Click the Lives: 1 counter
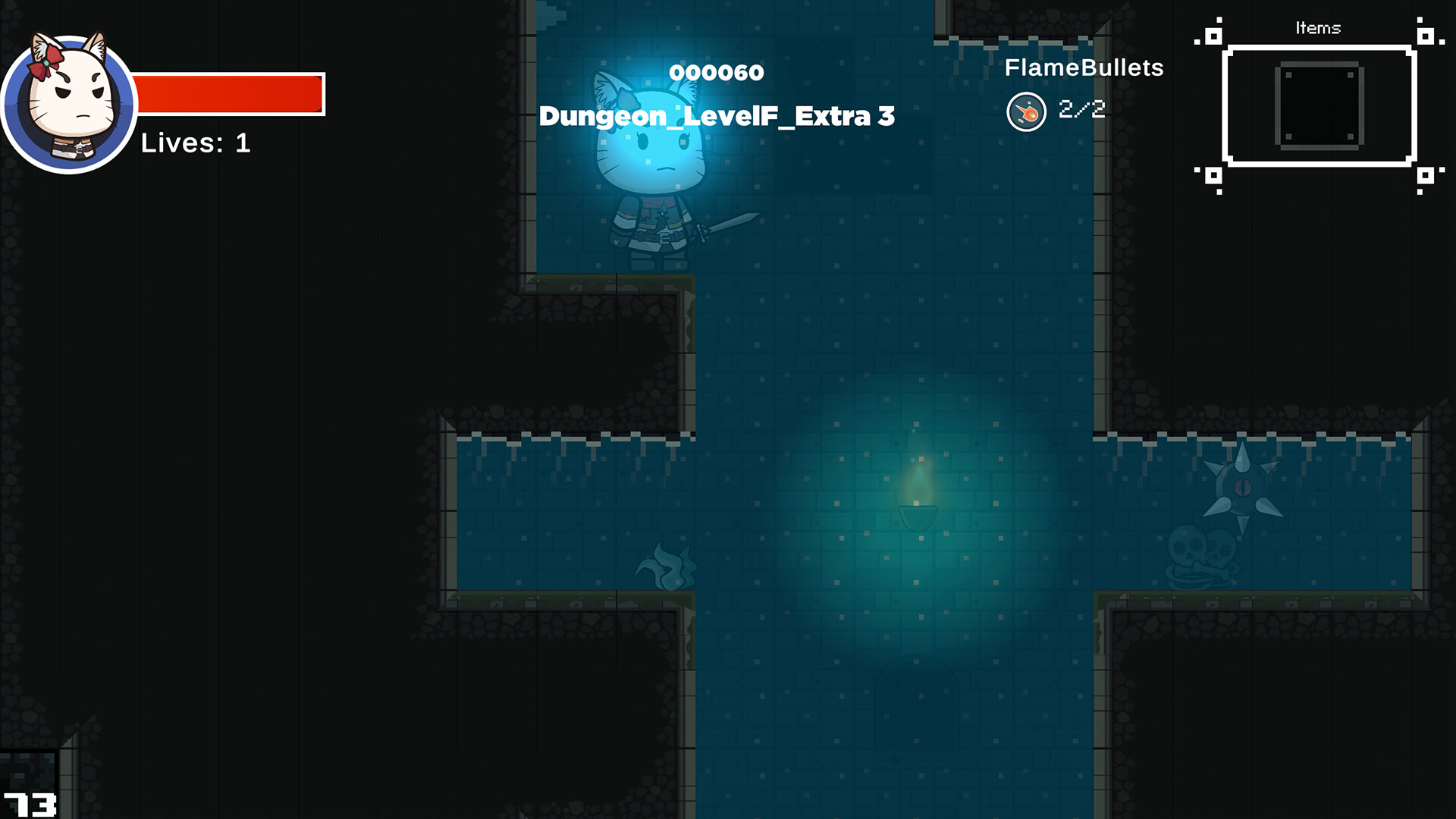This screenshot has height=819, width=1456. click(x=196, y=144)
